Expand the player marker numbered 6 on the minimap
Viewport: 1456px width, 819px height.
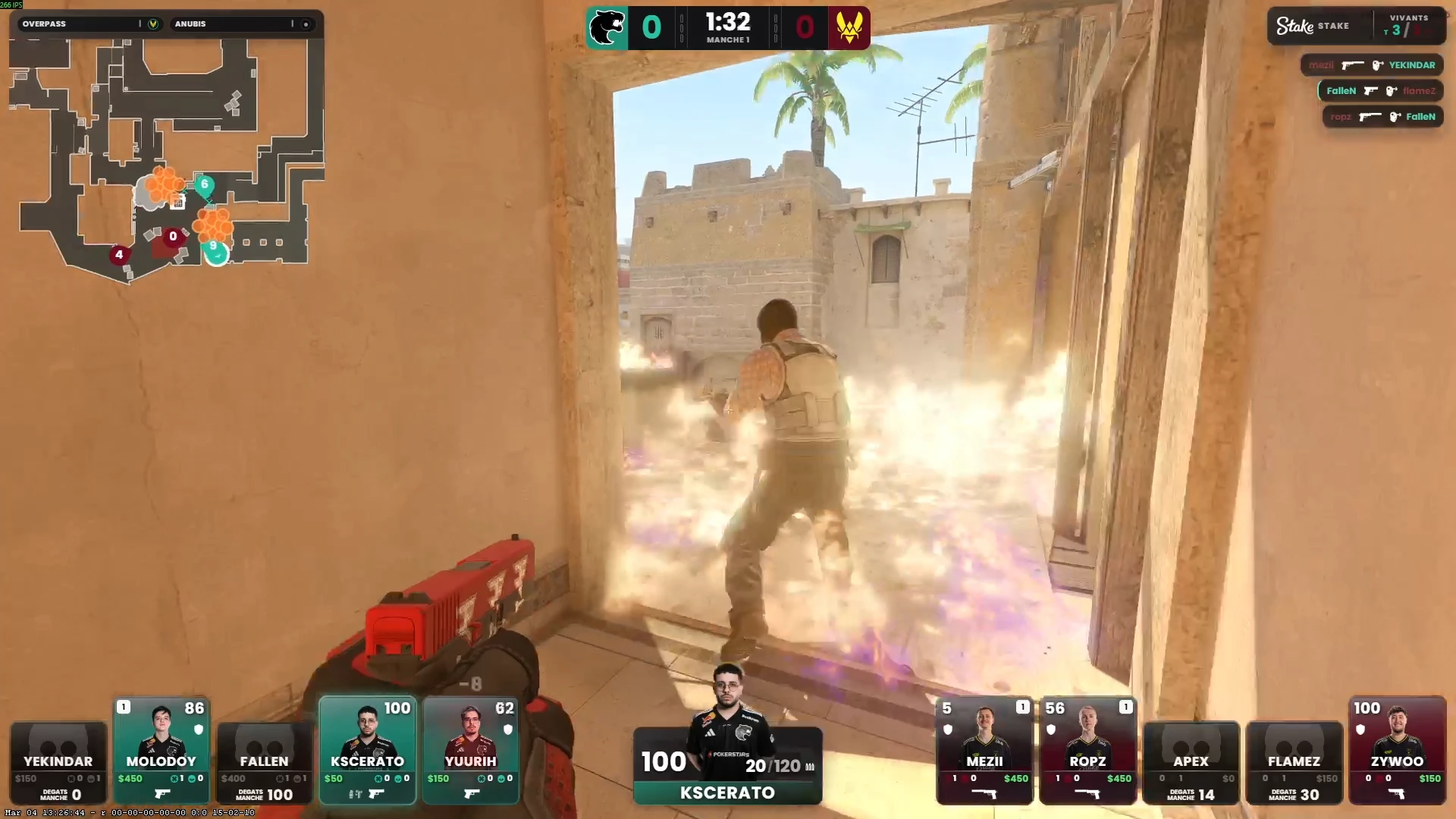[205, 185]
